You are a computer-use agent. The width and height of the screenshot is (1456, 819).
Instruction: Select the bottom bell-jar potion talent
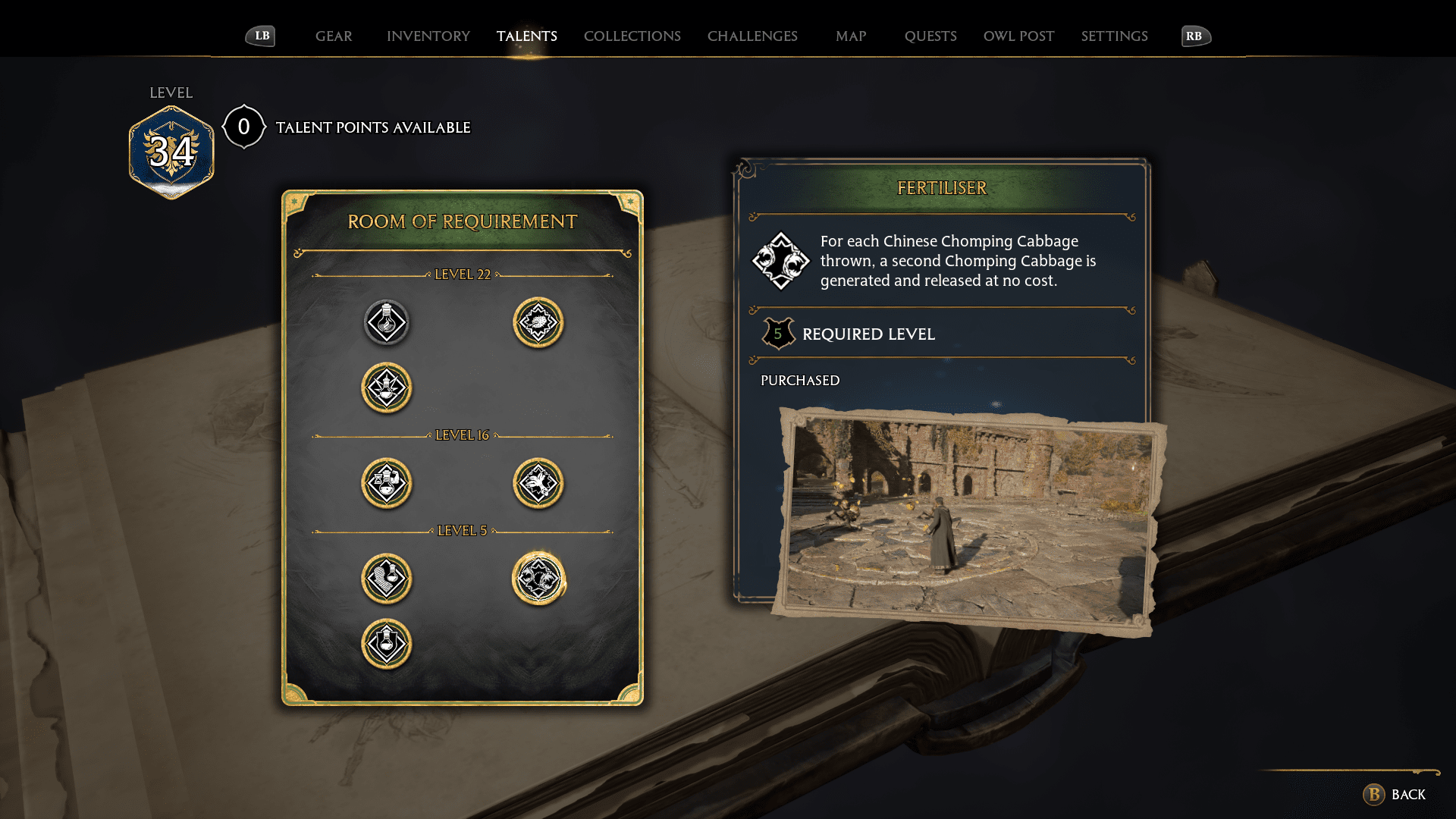click(387, 642)
